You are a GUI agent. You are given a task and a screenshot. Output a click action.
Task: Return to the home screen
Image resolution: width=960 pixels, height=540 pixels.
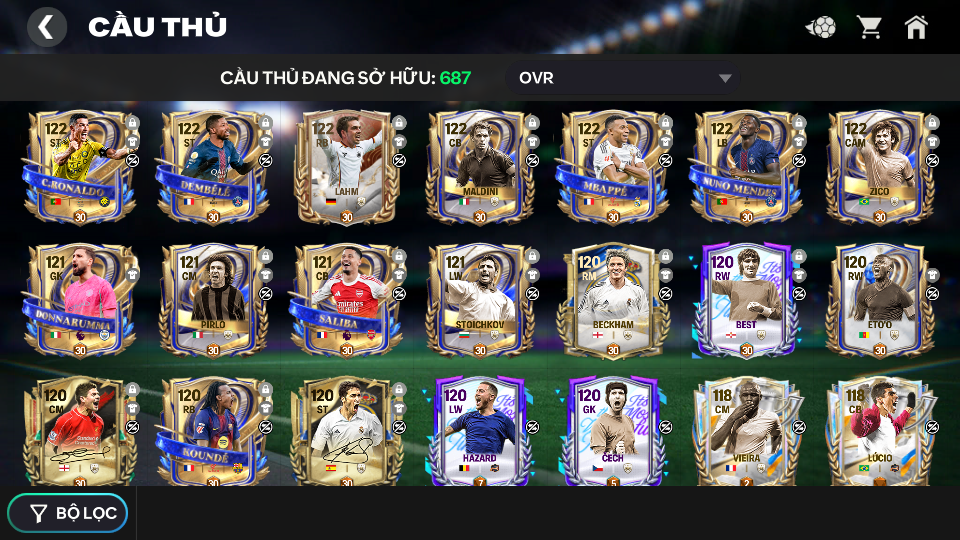click(916, 27)
